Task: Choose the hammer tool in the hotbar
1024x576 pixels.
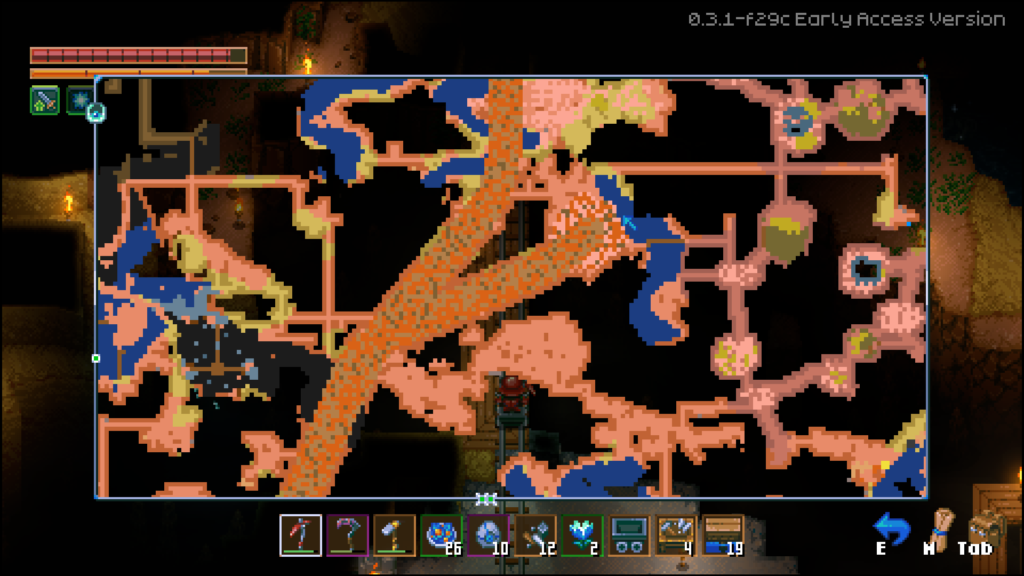Action: [394, 535]
